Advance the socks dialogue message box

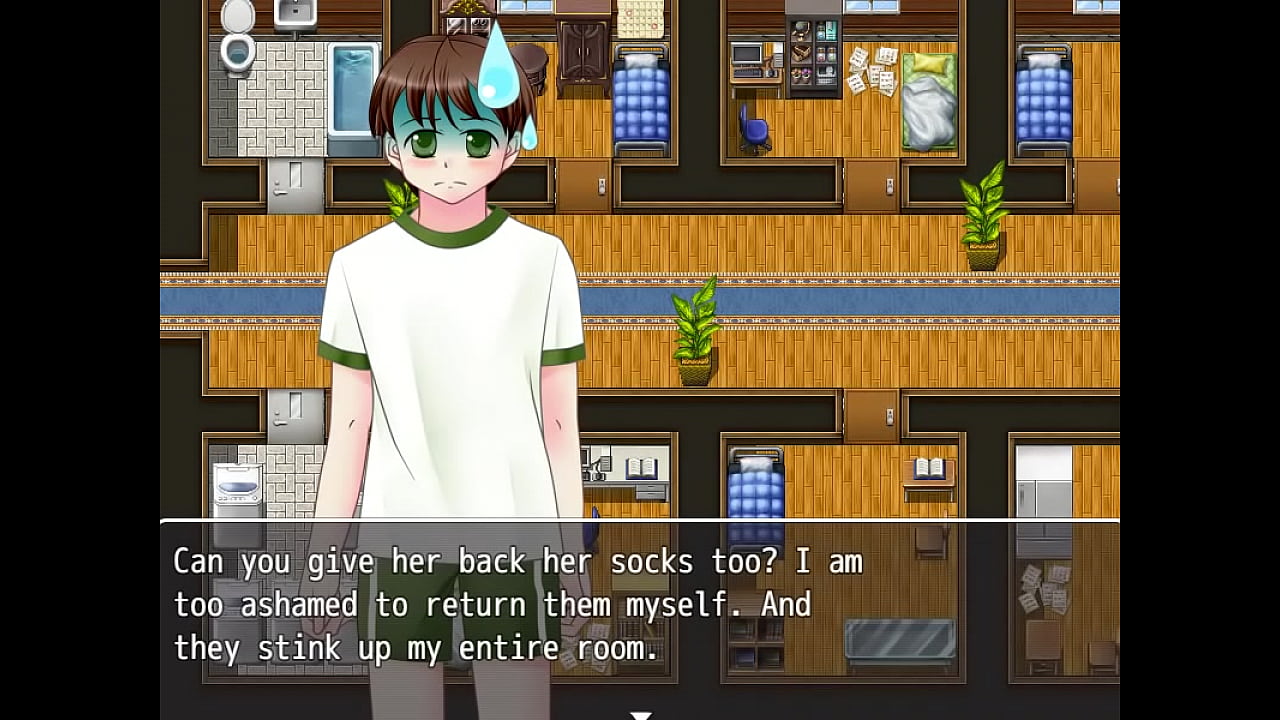coord(640,604)
